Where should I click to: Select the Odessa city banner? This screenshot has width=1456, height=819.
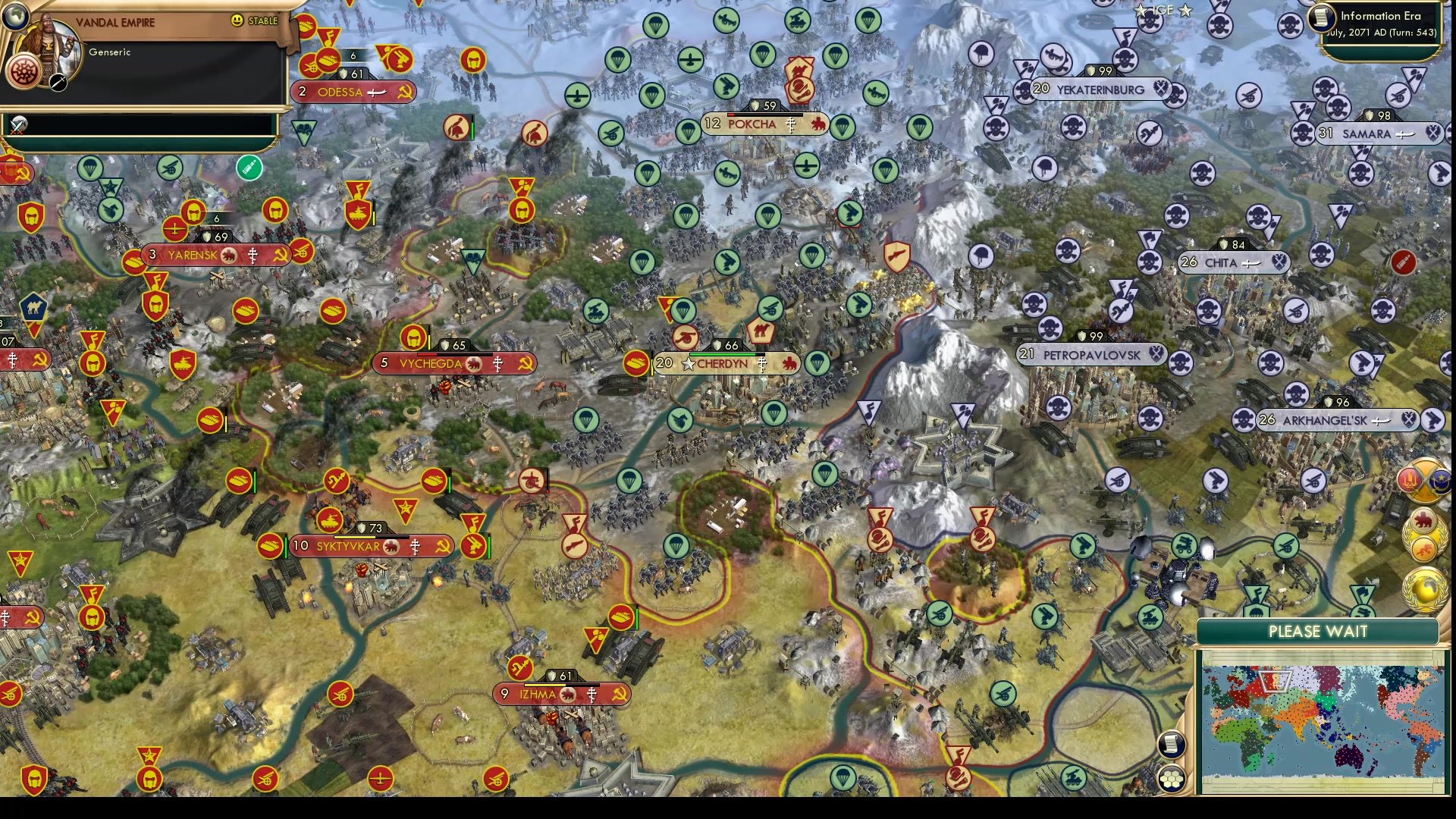[353, 92]
